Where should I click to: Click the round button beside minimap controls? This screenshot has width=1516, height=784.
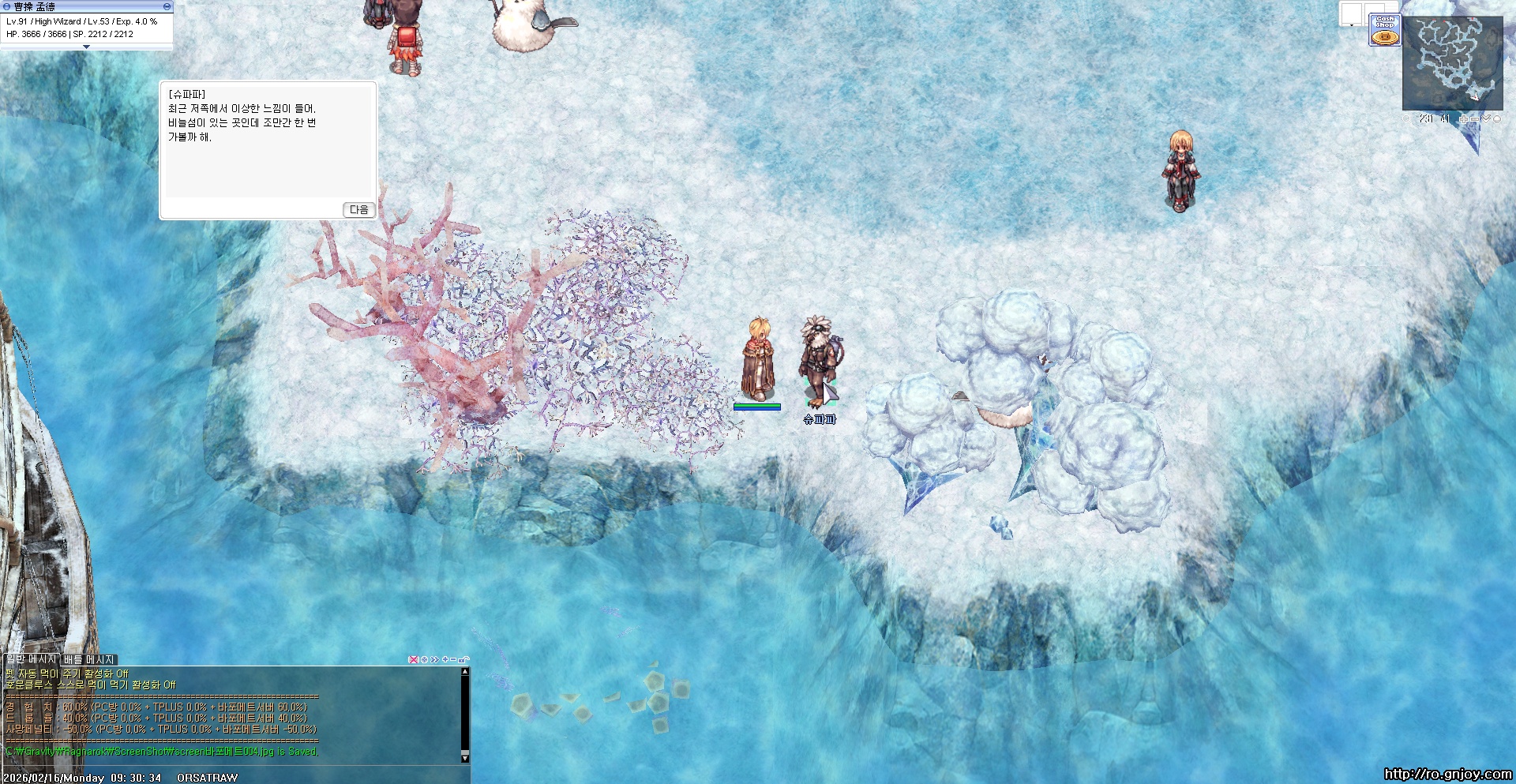click(1497, 119)
